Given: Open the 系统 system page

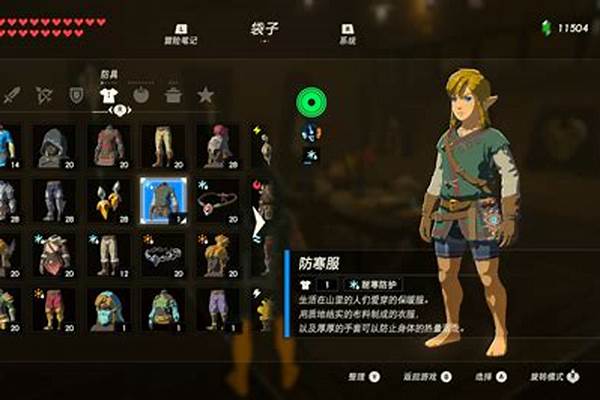Looking at the screenshot, I should [x=347, y=34].
